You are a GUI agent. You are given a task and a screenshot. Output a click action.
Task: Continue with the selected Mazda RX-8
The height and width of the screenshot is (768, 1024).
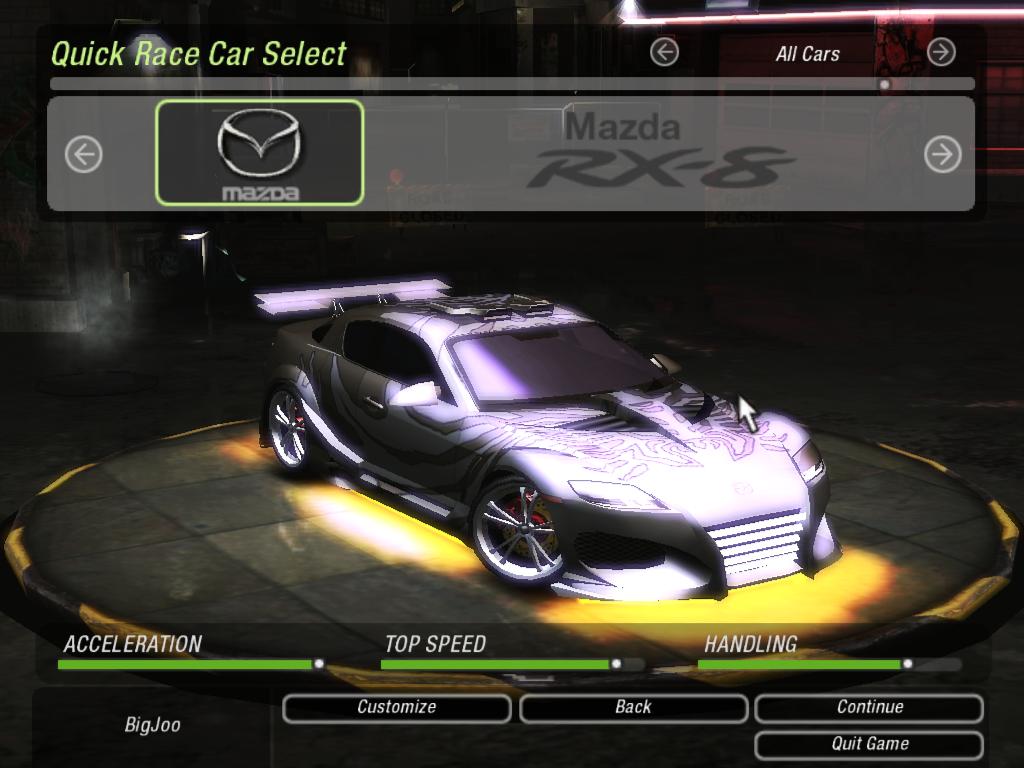pyautogui.click(x=869, y=708)
